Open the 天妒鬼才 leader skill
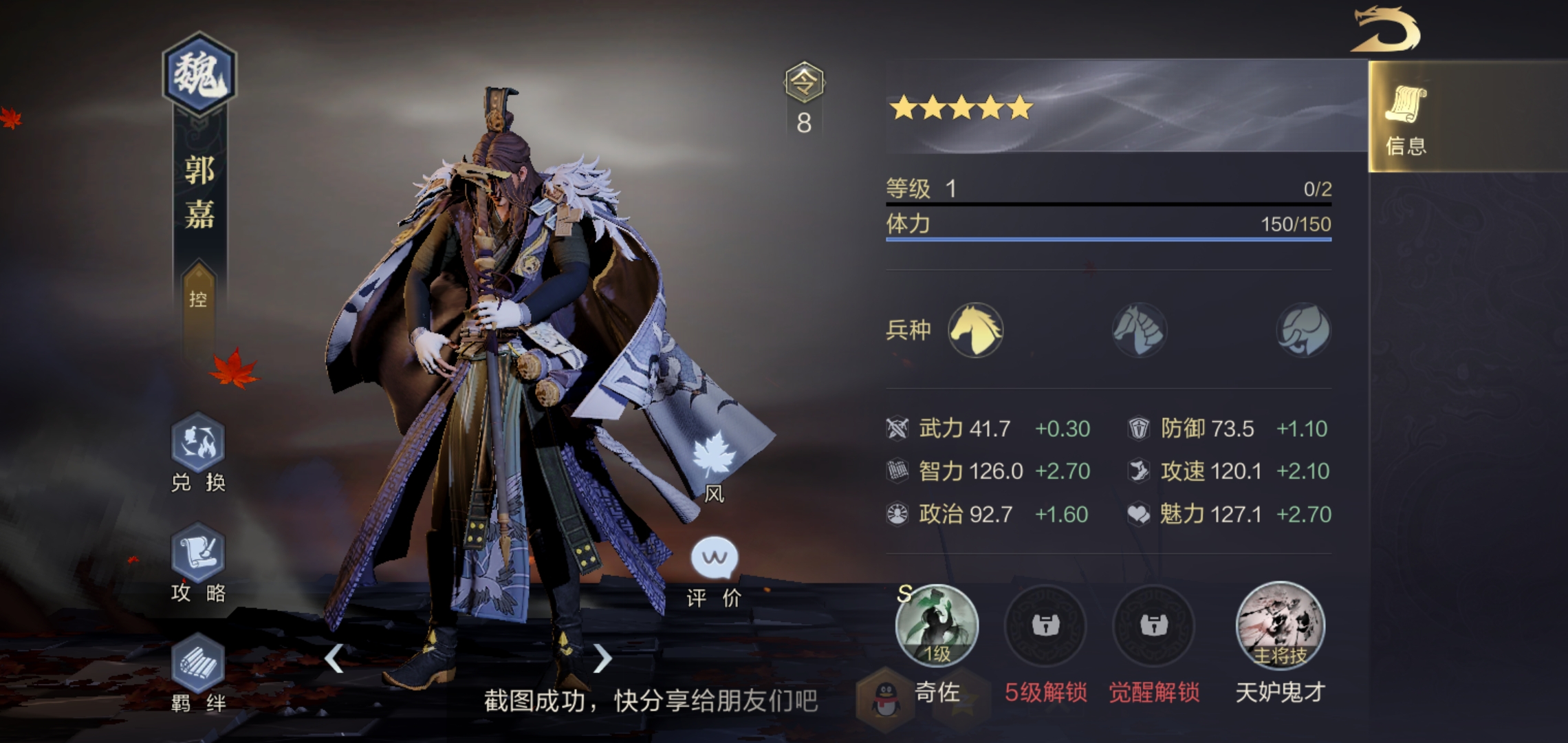Screen dimensions: 1568x743 tap(1280, 626)
